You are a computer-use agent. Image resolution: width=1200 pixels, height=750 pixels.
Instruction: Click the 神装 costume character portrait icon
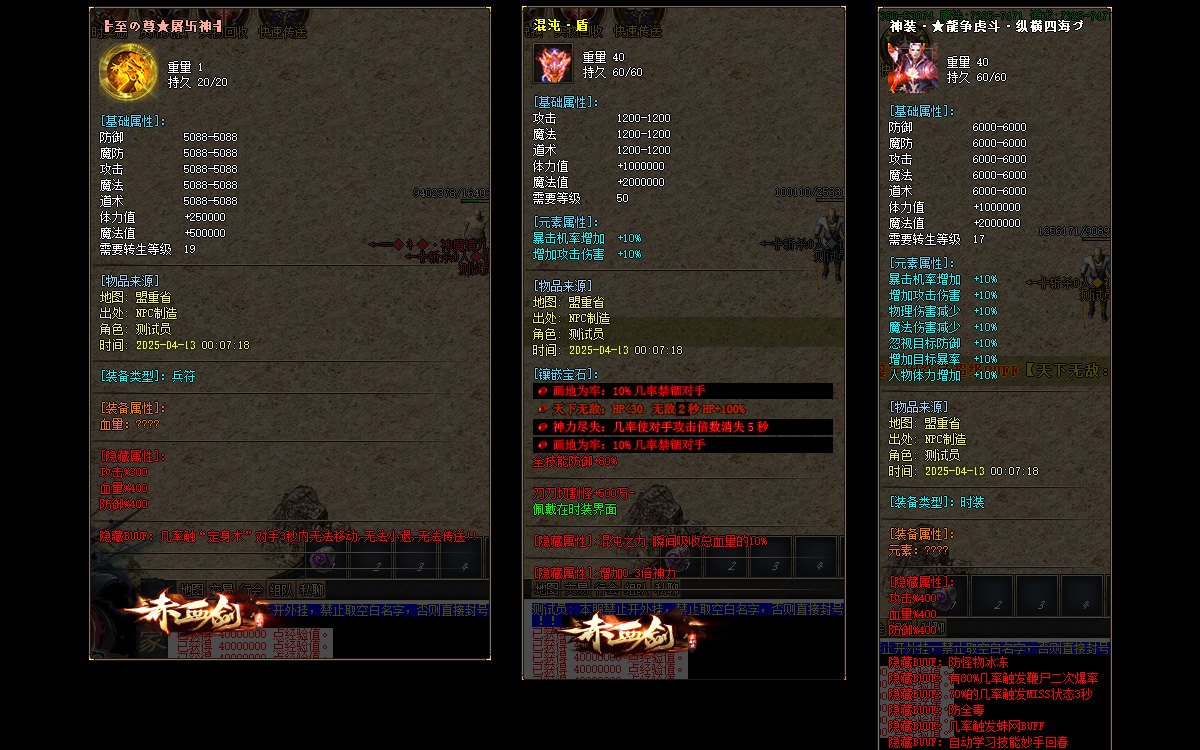tap(912, 68)
